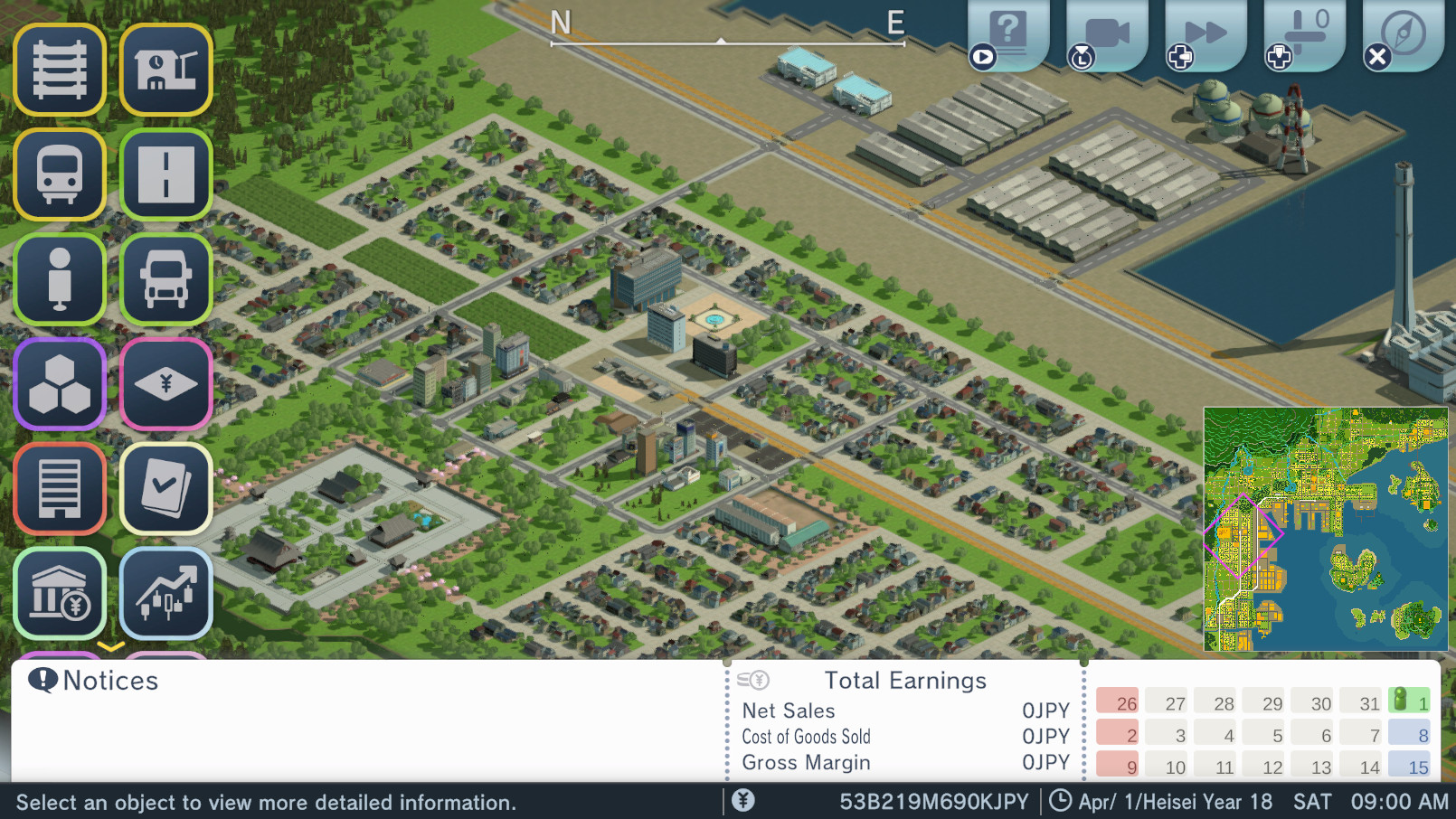1456x819 pixels.
Task: Open the subsidiary purchase menu
Action: [x=166, y=383]
